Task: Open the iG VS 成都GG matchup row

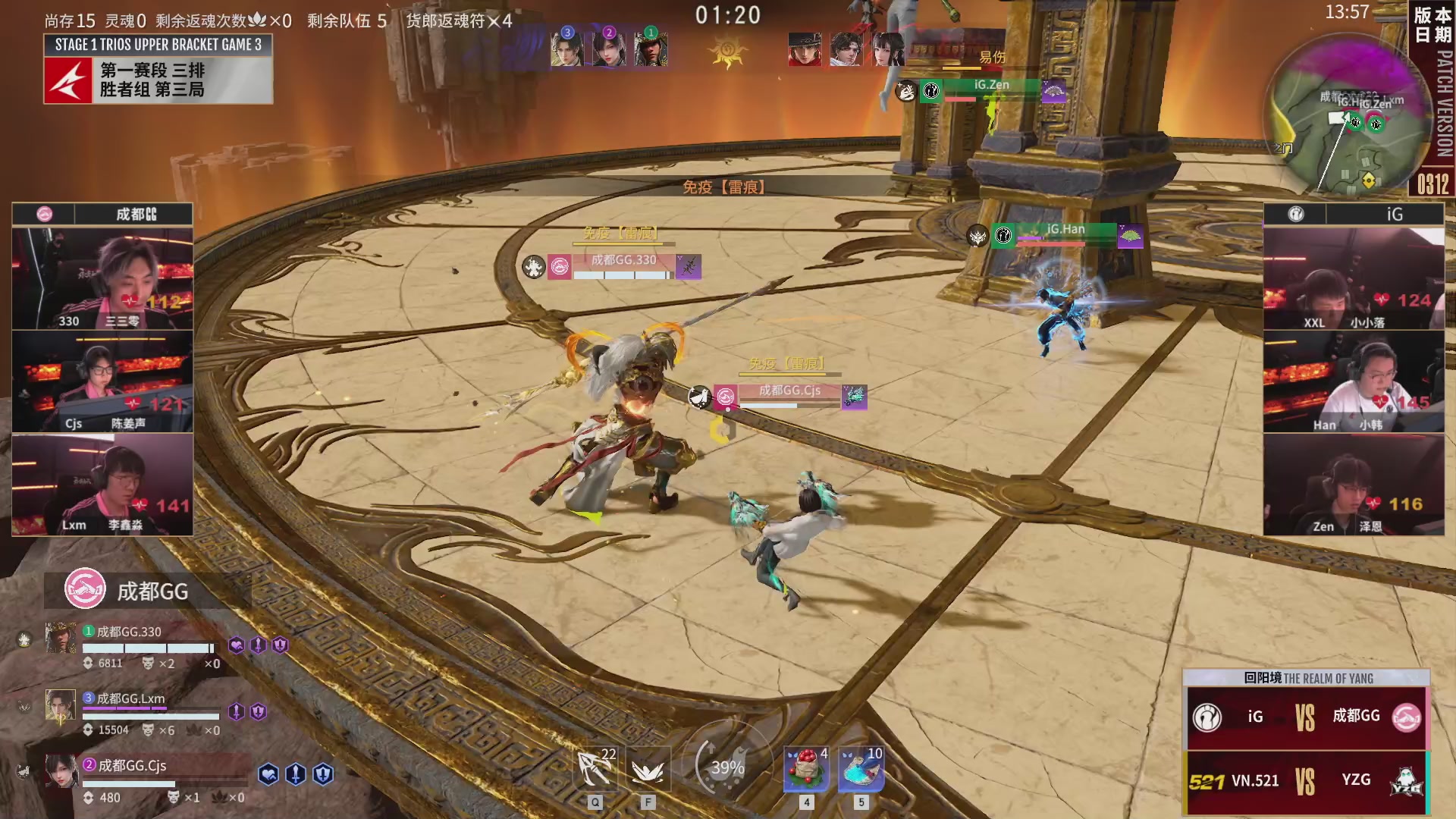Action: tap(1306, 717)
